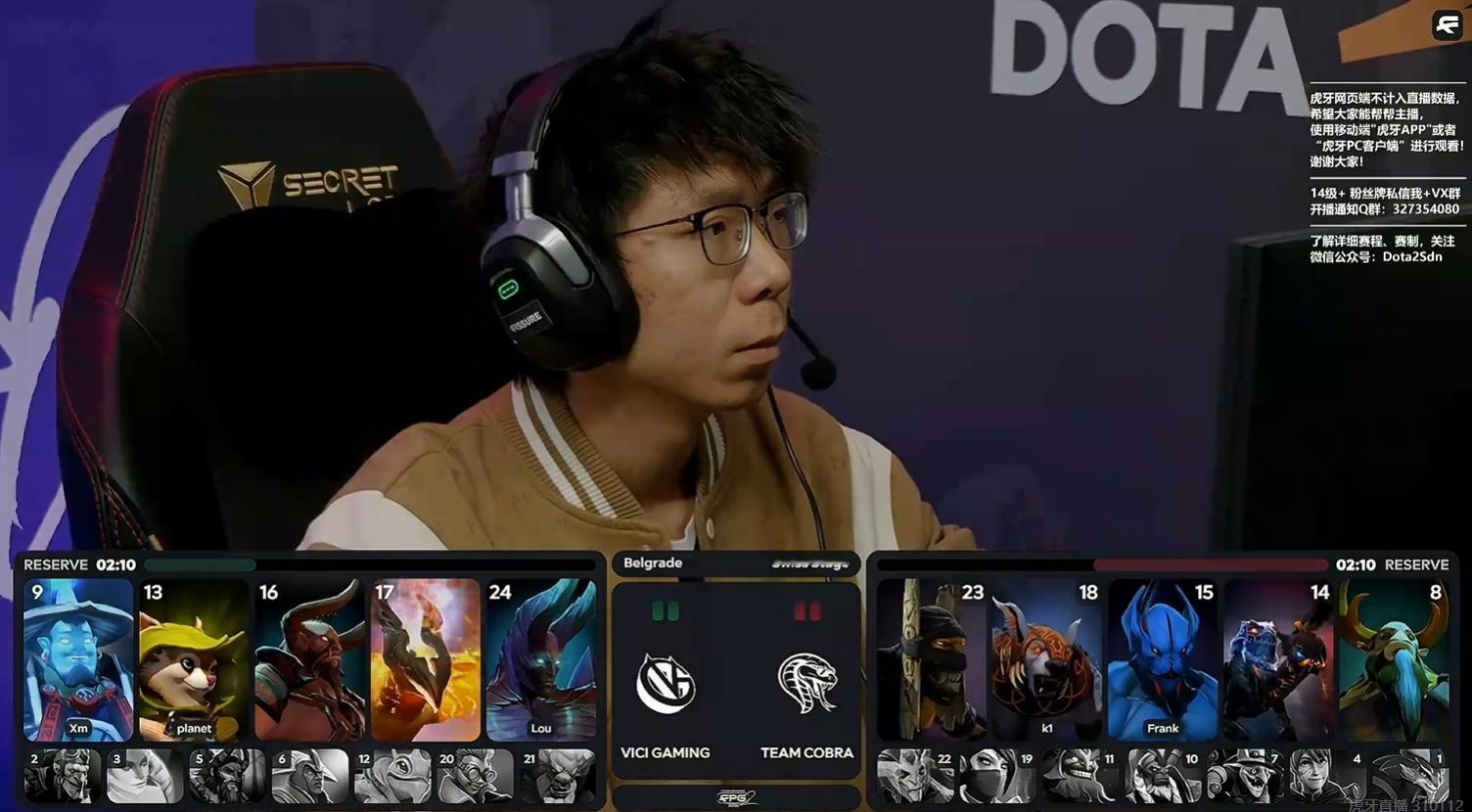Select Centaur Warrunner pick numbered 16
This screenshot has height=812, width=1472.
308,658
